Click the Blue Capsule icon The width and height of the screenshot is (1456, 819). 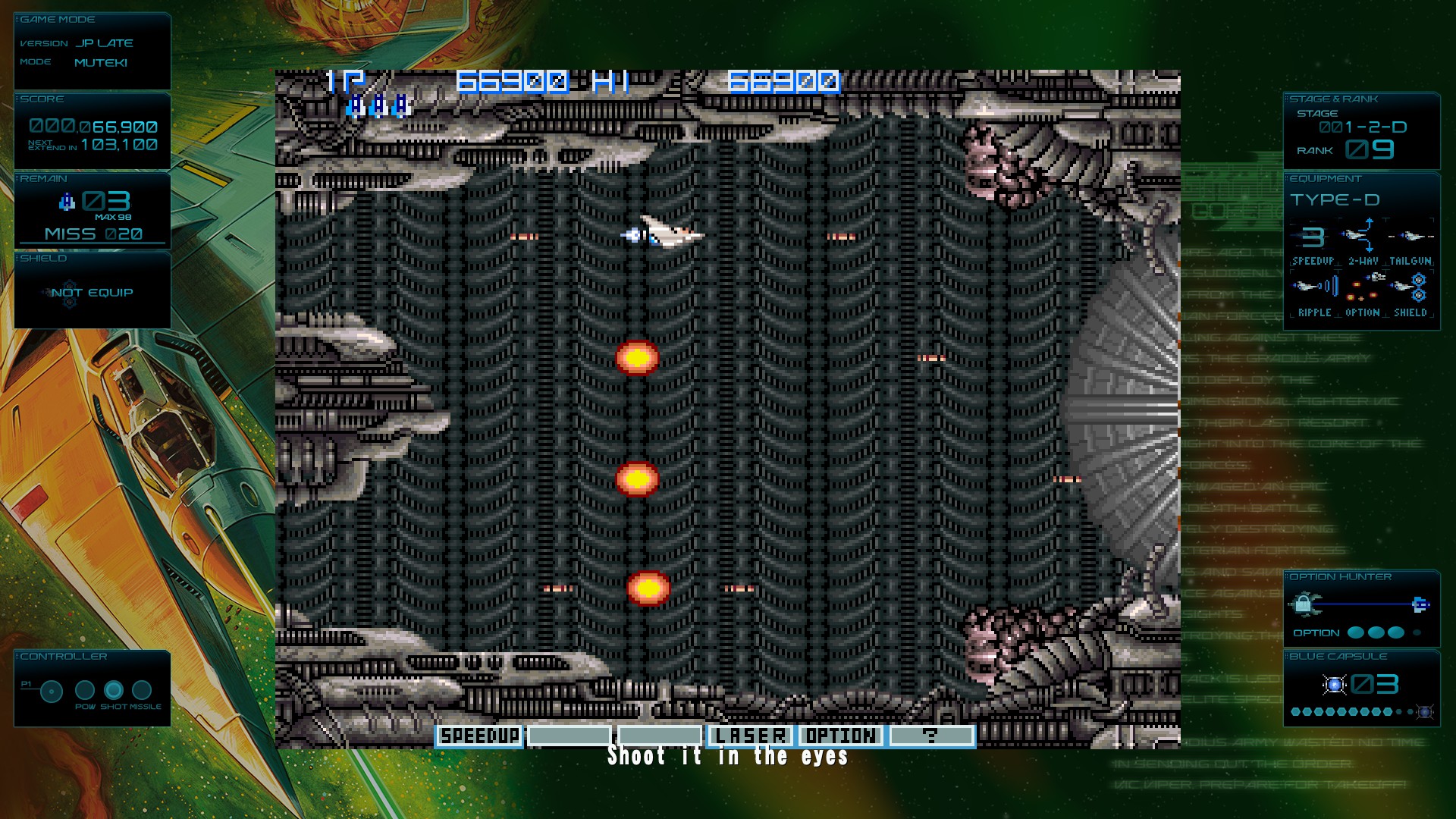(x=1335, y=686)
